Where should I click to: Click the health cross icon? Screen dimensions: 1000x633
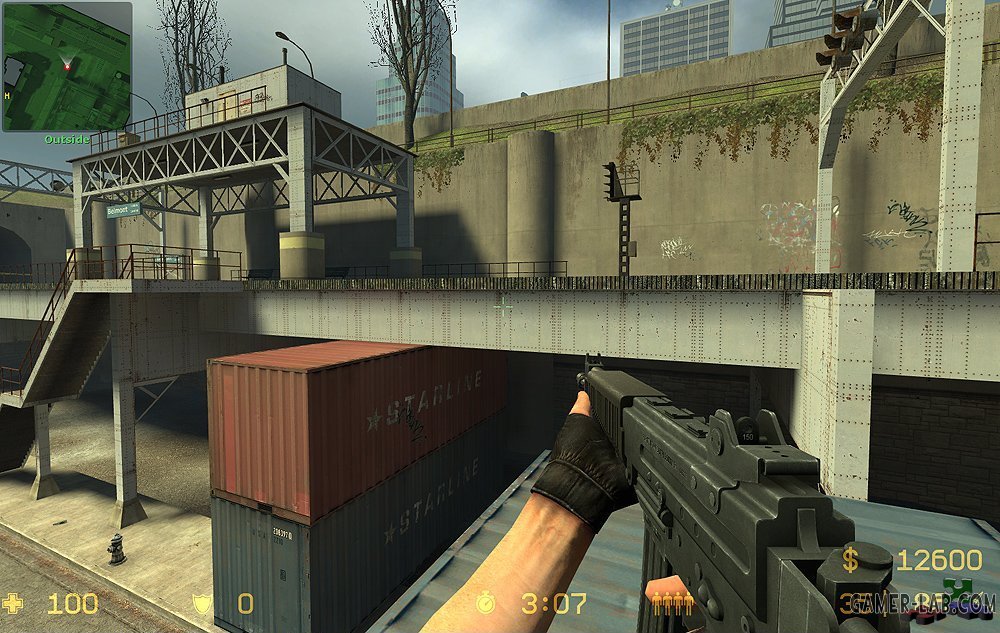click(15, 603)
